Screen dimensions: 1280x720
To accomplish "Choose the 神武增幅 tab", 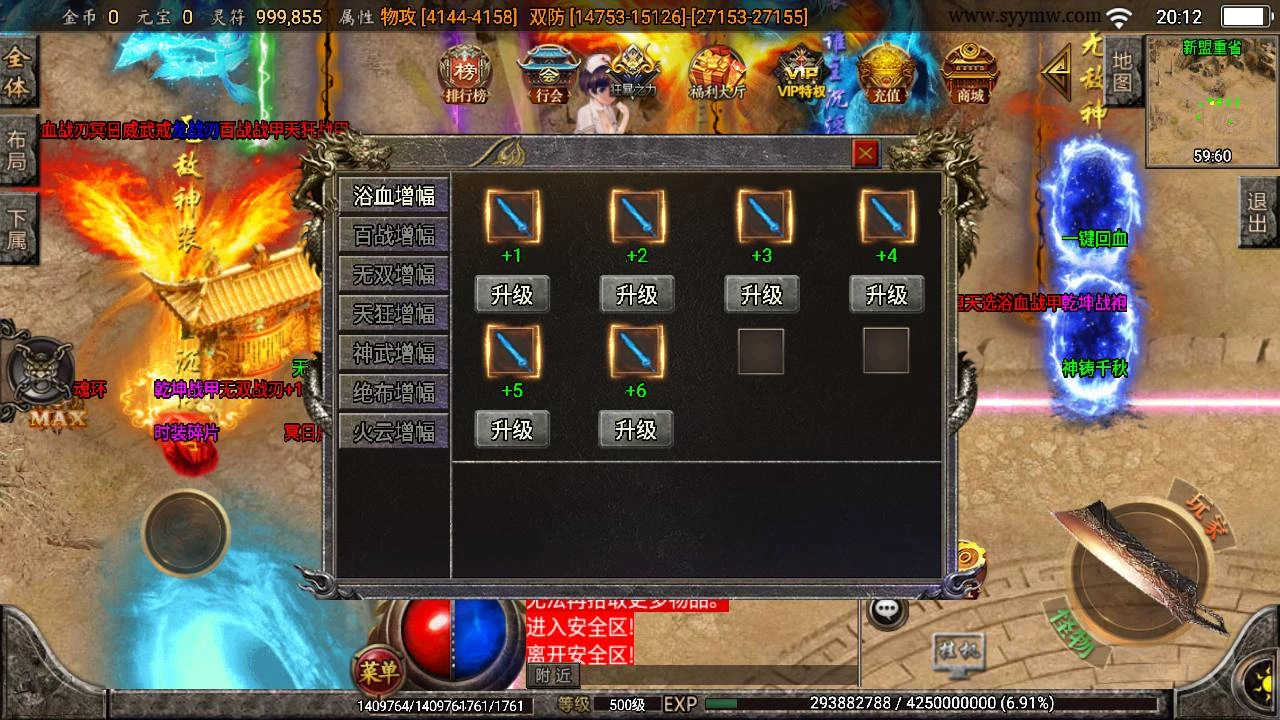I will (x=394, y=353).
